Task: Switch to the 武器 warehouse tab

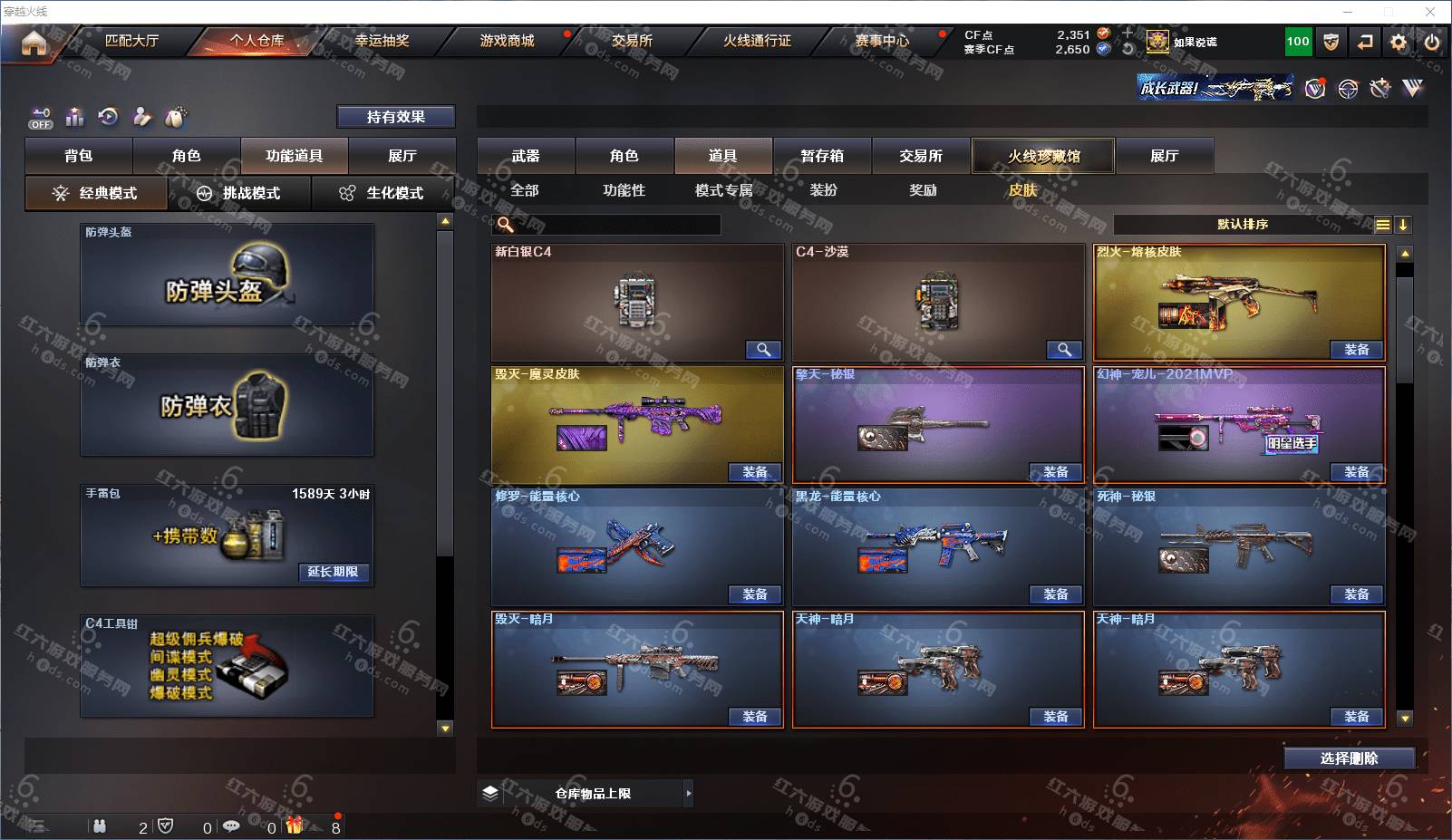Action: (526, 156)
